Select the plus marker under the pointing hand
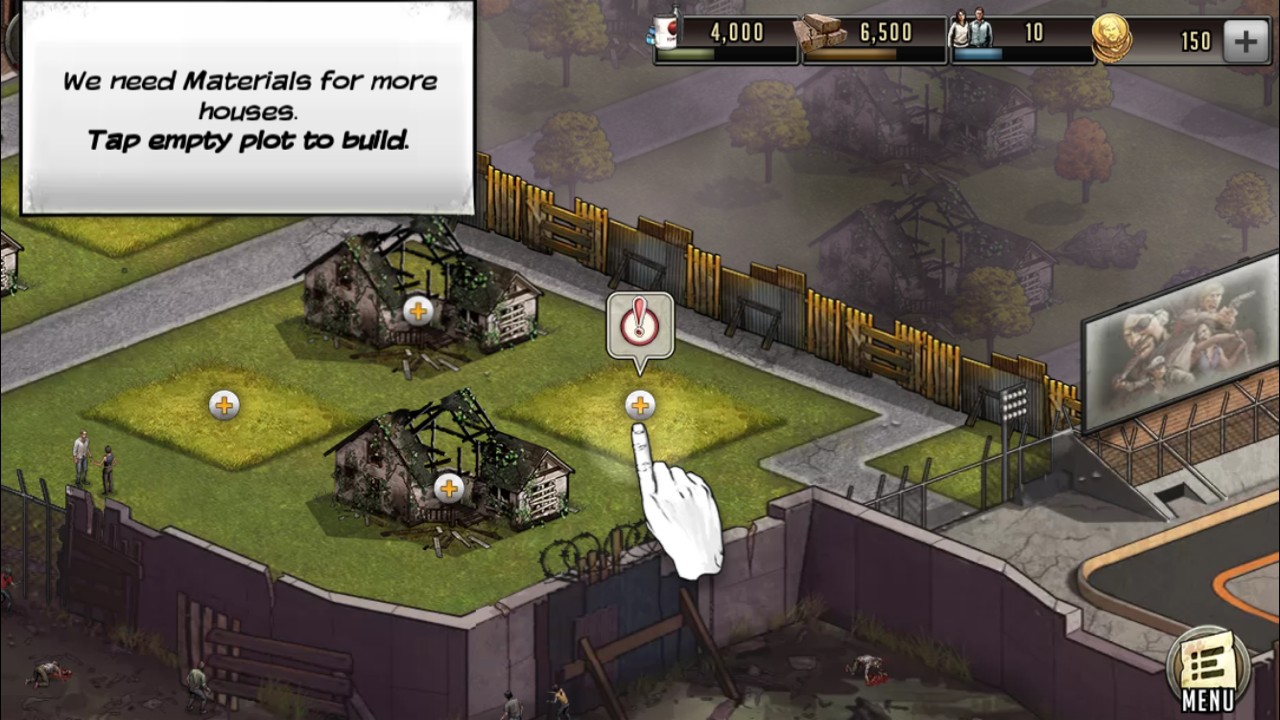This screenshot has height=720, width=1280. pos(640,405)
